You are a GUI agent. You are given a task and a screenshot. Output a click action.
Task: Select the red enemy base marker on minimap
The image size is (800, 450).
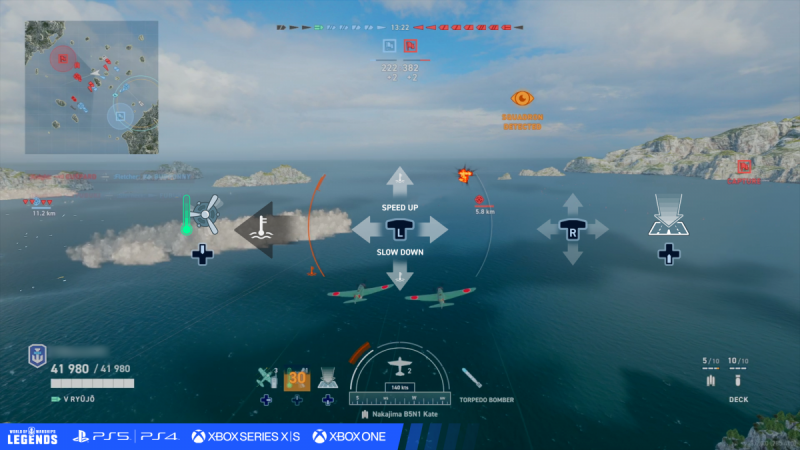pyautogui.click(x=62, y=58)
